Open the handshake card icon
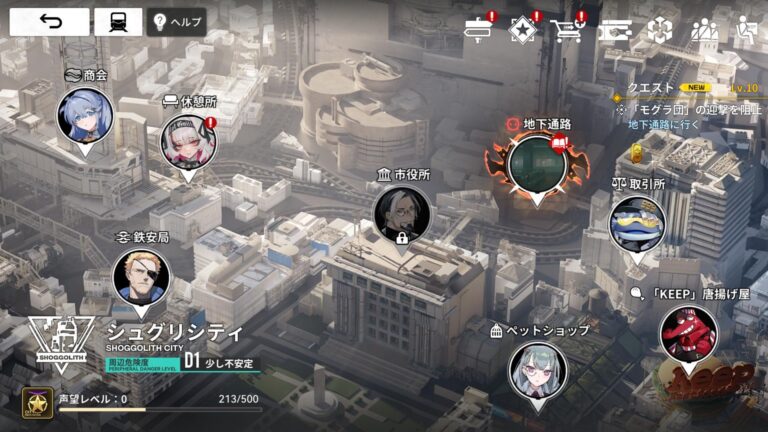The width and height of the screenshot is (768, 432). point(615,30)
